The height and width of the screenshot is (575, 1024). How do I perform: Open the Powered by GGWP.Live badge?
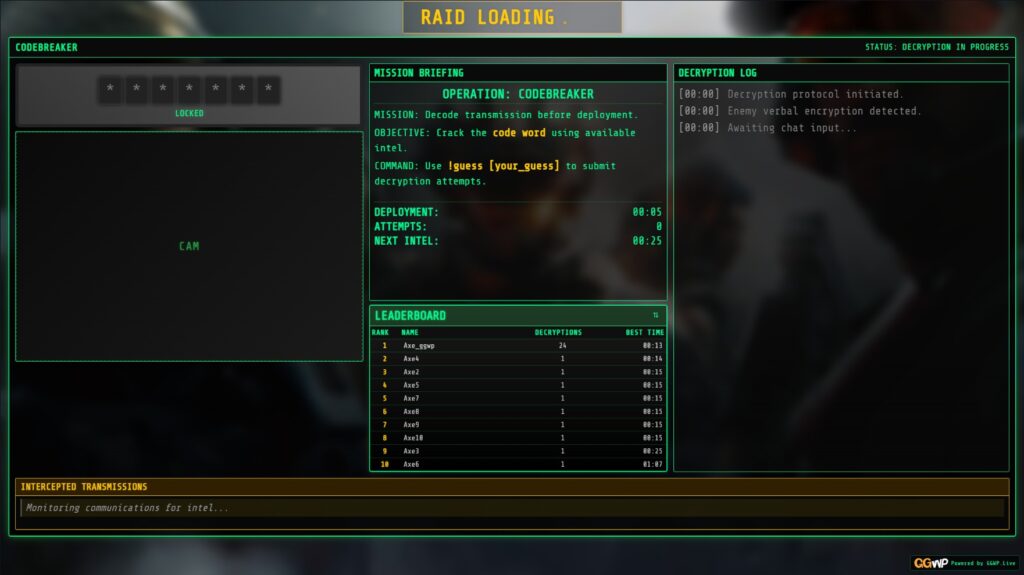(963, 563)
